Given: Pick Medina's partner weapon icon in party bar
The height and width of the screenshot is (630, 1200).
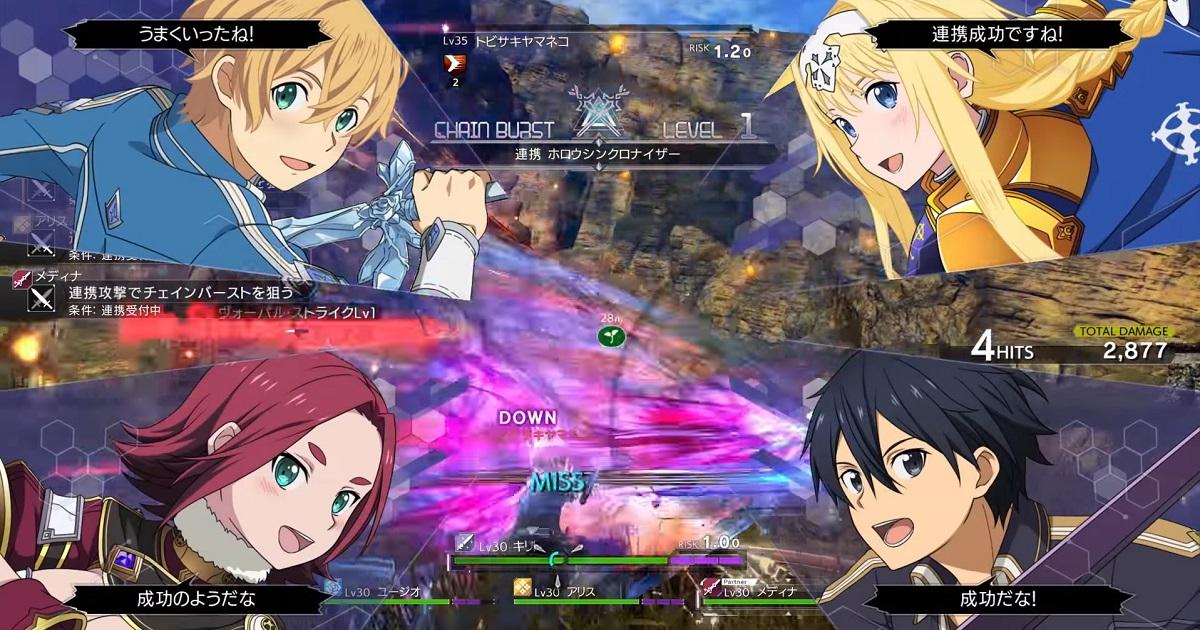Looking at the screenshot, I should click(710, 588).
